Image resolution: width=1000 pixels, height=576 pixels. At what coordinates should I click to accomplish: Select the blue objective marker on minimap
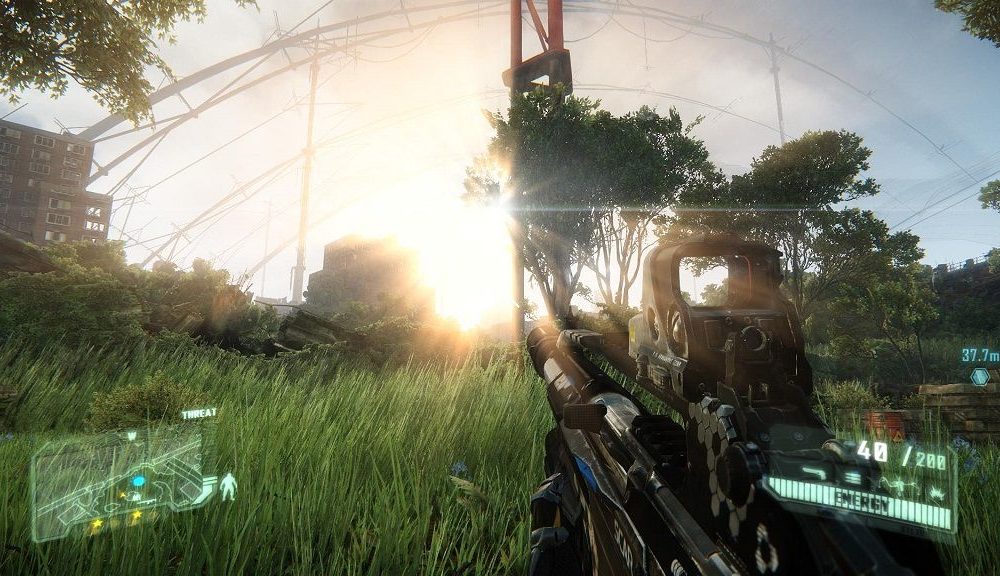pyautogui.click(x=138, y=481)
